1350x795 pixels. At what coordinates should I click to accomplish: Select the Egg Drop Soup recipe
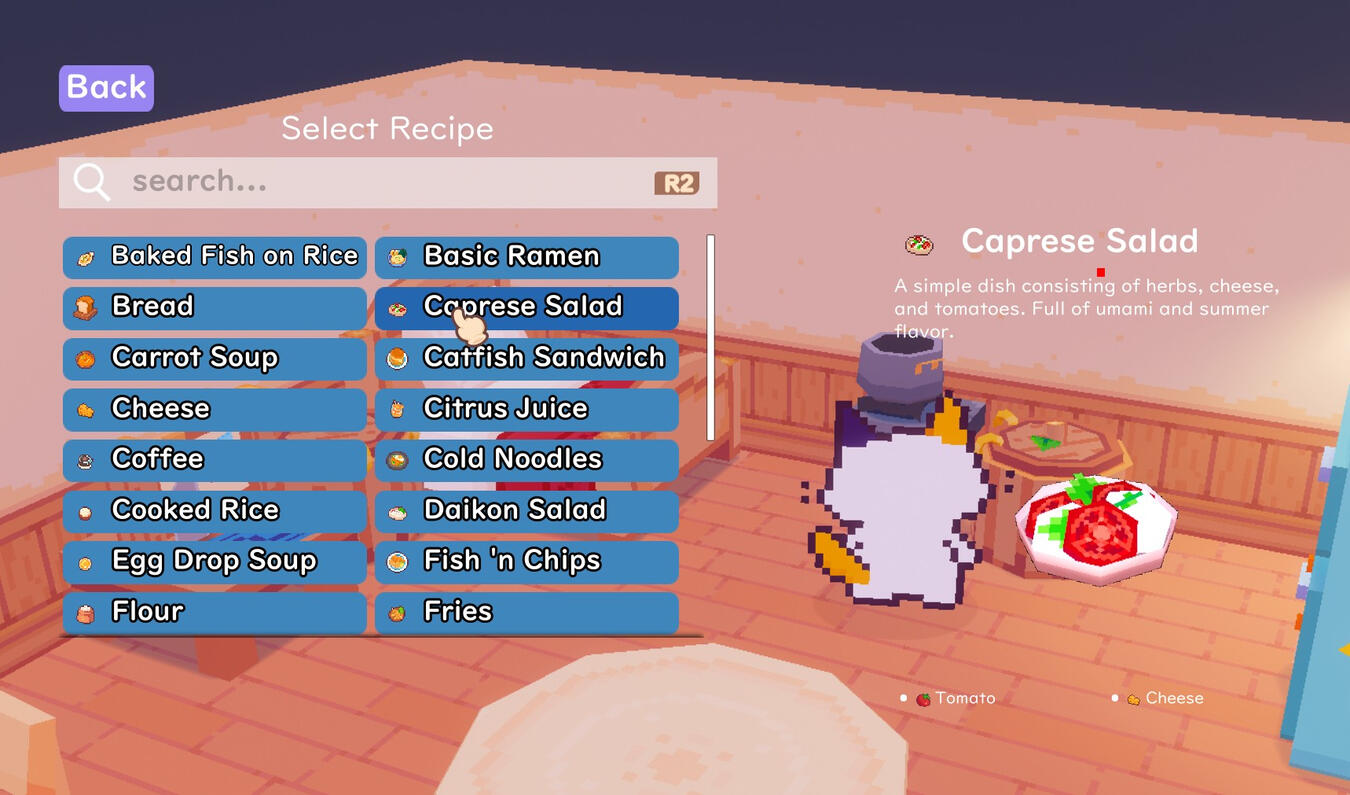tap(213, 561)
